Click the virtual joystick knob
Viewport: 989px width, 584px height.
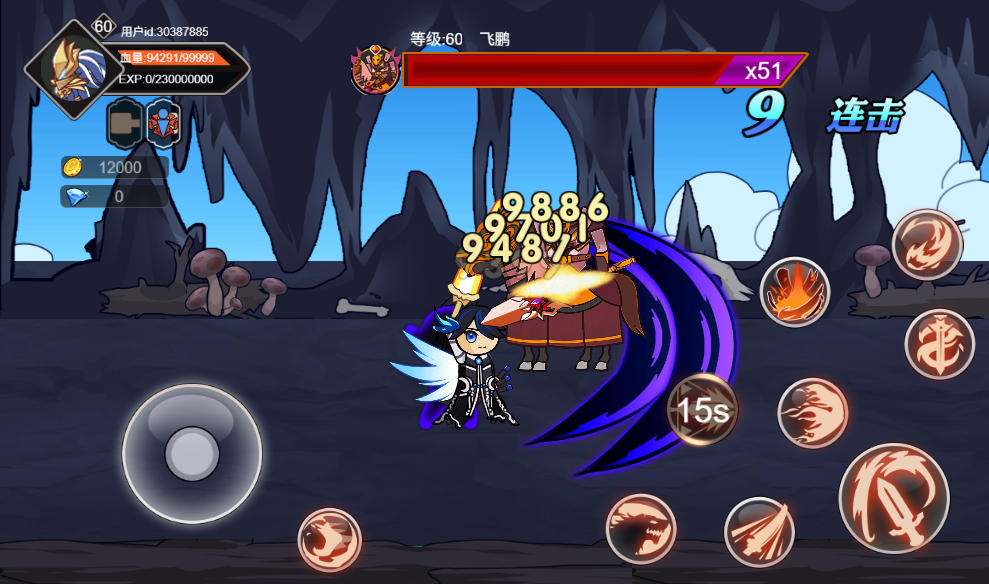(x=192, y=453)
